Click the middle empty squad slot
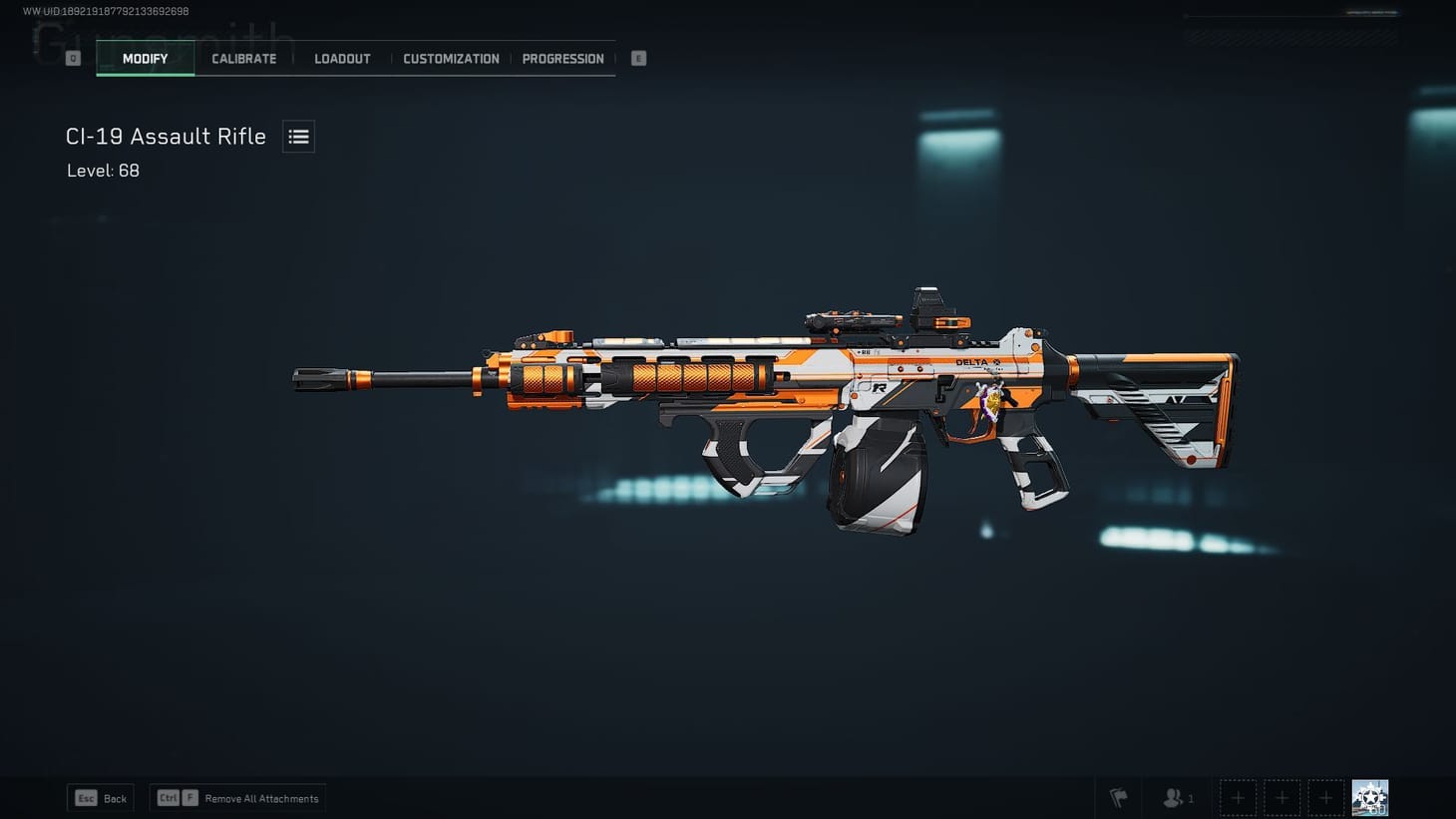Screen dimensions: 1456x819 coord(1281,797)
